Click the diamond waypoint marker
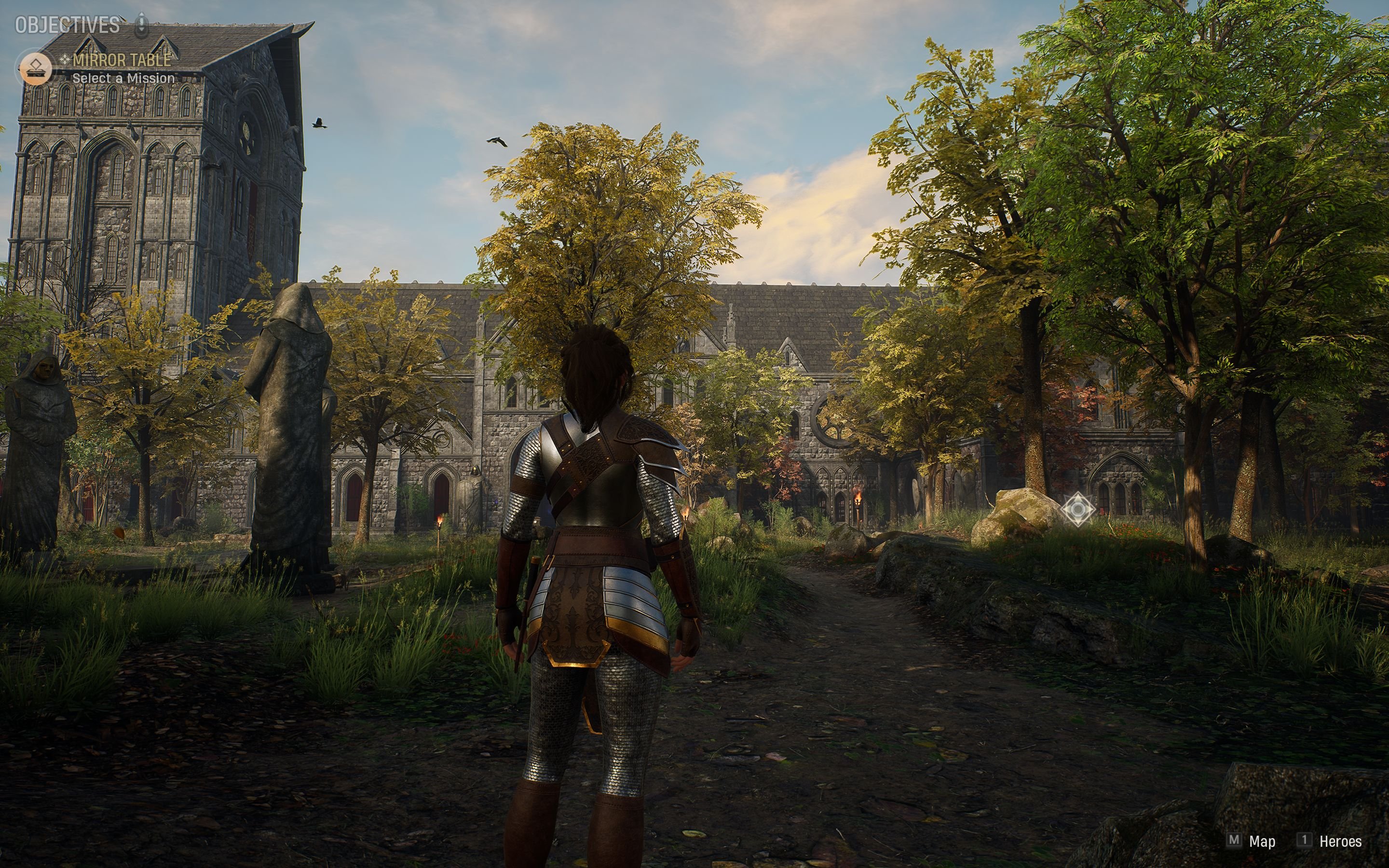 [x=1077, y=509]
